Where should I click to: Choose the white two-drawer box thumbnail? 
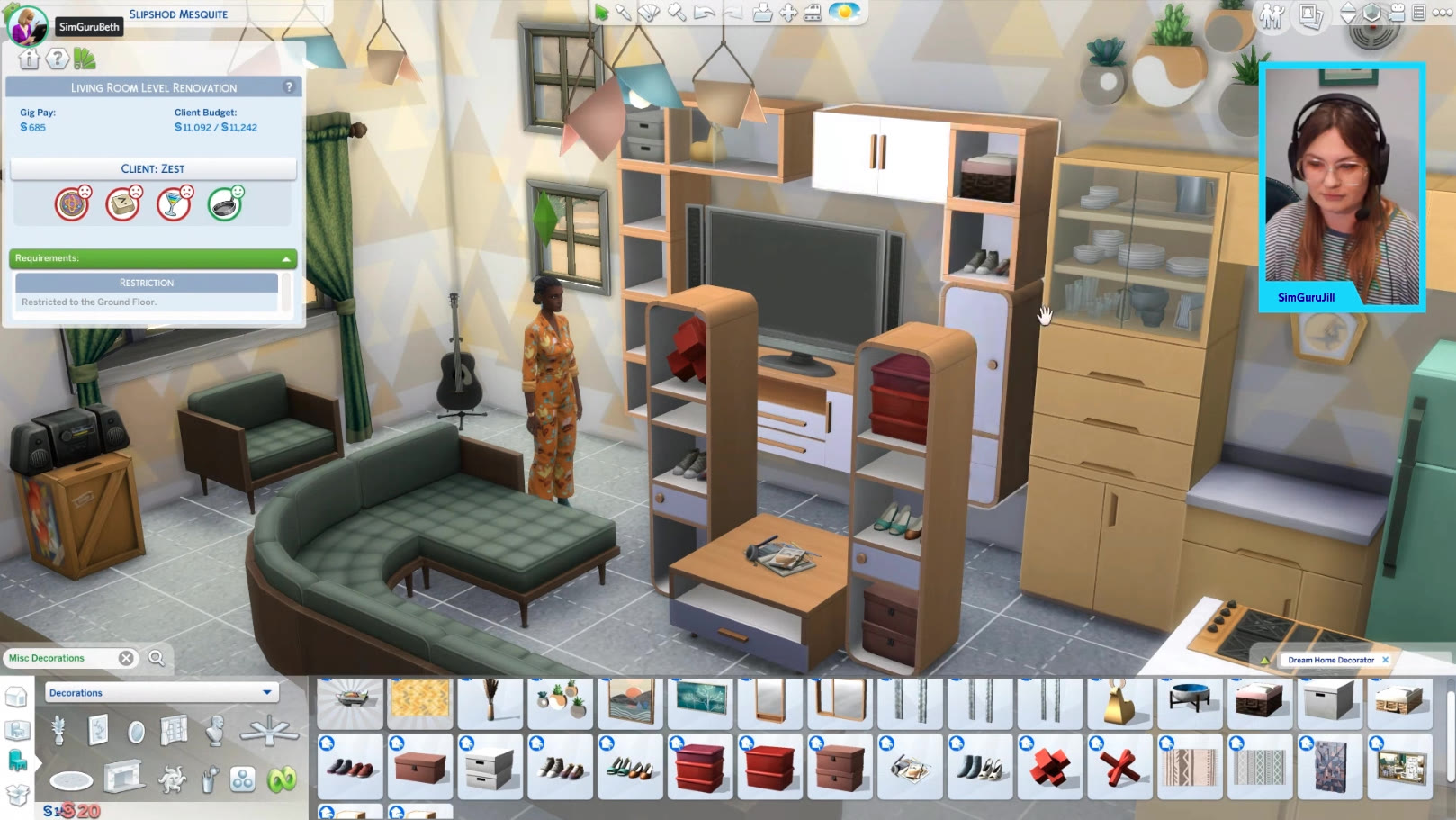(490, 767)
